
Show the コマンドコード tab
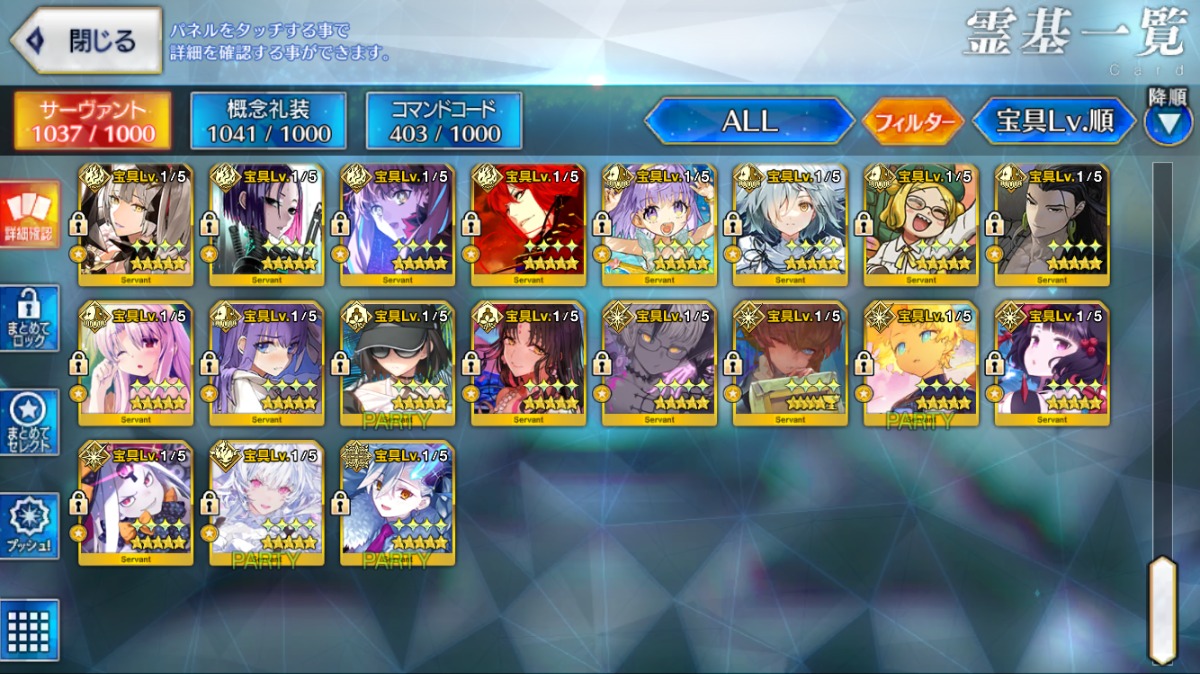click(x=444, y=121)
